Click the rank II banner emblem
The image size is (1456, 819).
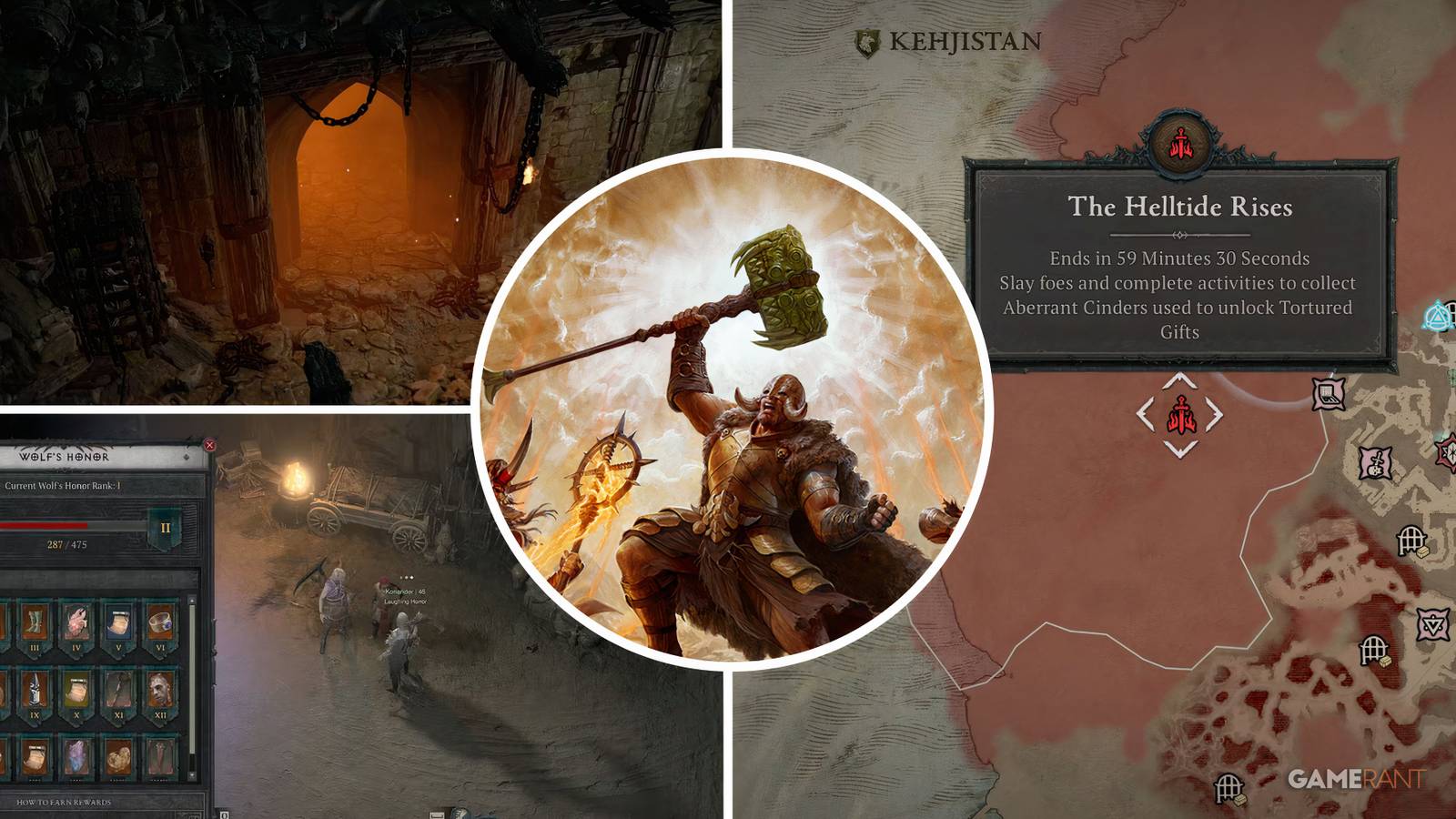(x=165, y=528)
